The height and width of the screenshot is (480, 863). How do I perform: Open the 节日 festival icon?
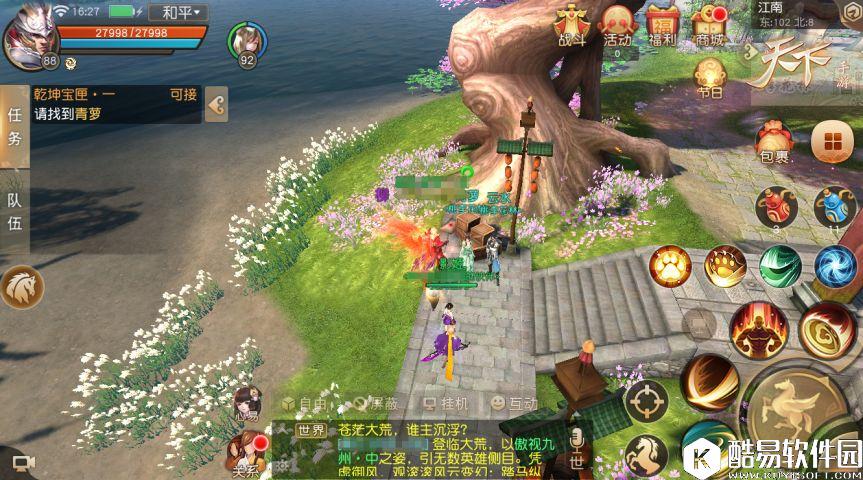click(x=710, y=77)
